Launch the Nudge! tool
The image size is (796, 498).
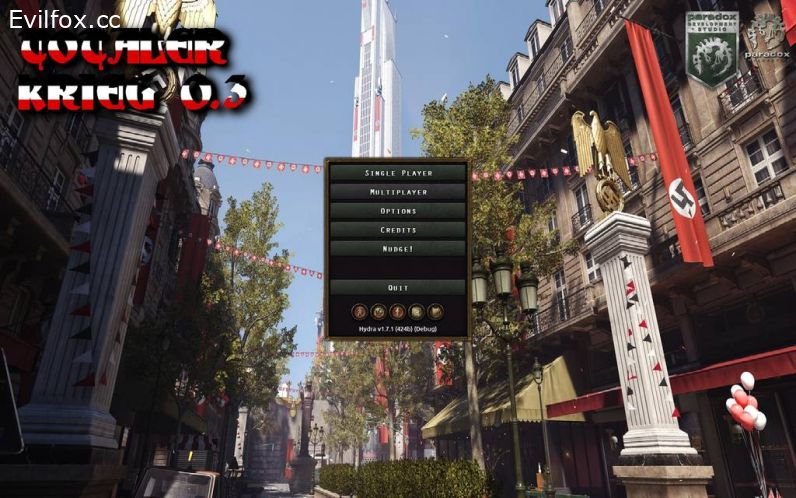point(398,249)
